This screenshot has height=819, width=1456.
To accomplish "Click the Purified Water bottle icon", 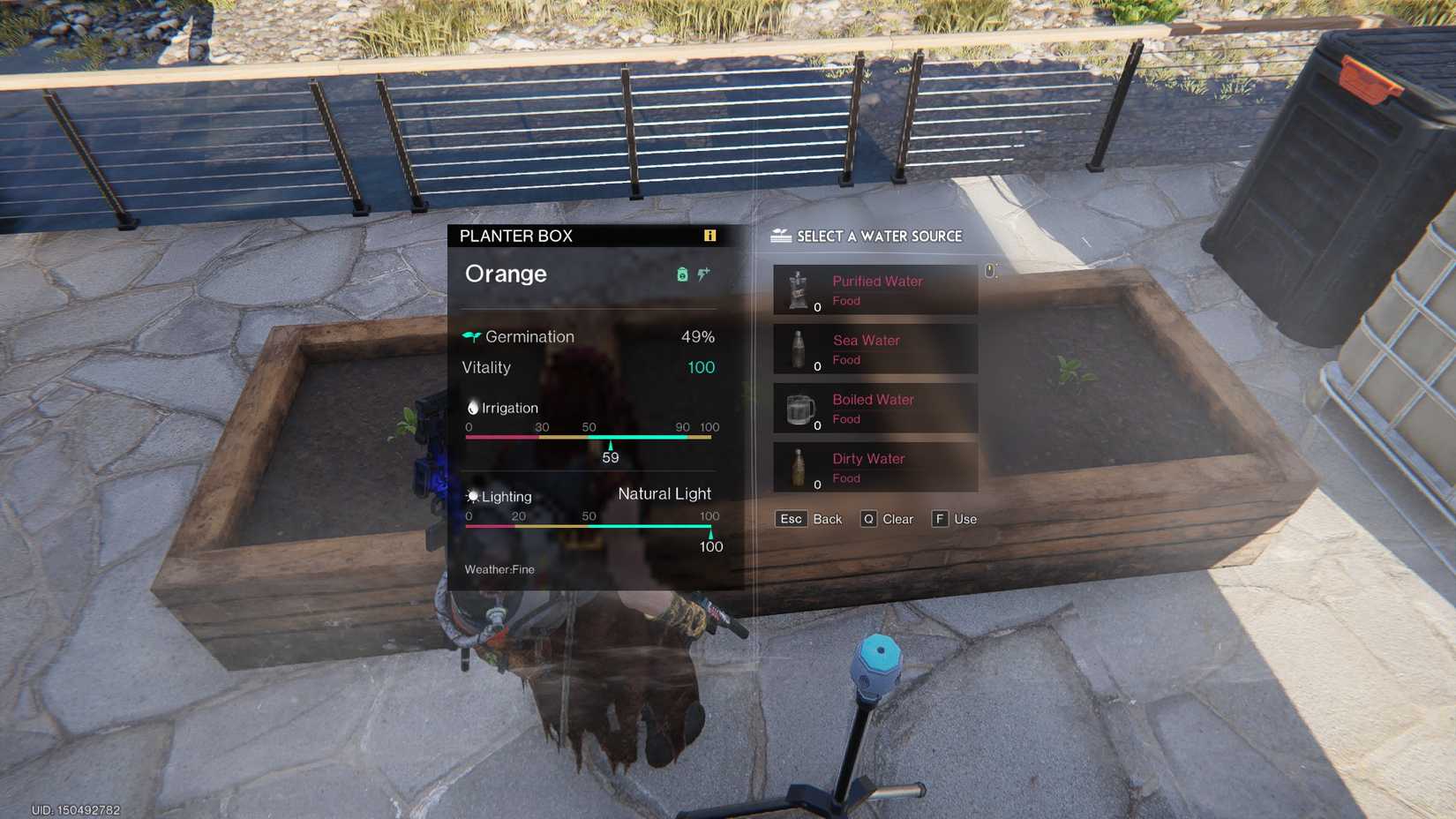I will [x=799, y=289].
